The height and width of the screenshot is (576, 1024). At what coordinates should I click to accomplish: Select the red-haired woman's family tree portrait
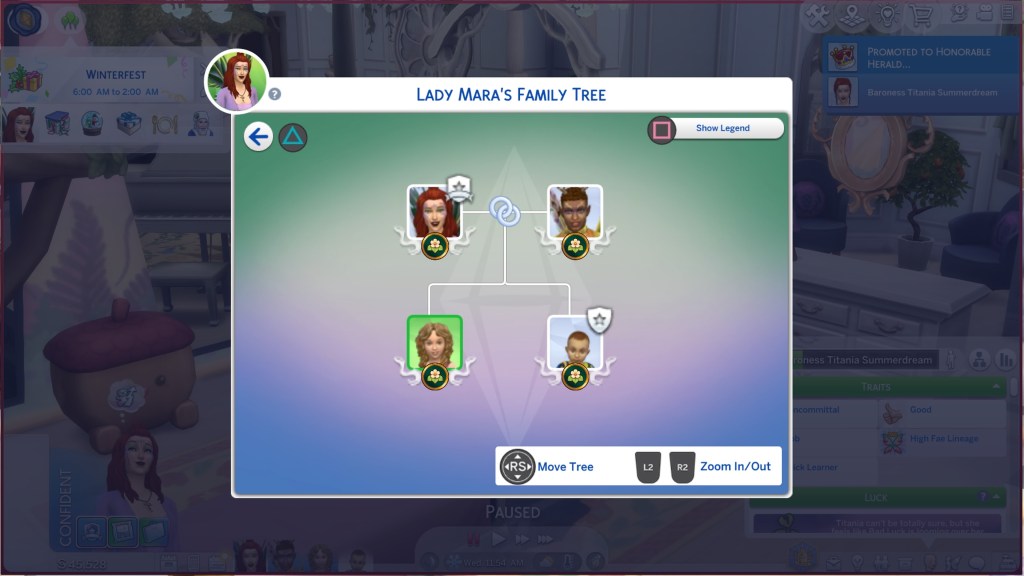tap(433, 211)
